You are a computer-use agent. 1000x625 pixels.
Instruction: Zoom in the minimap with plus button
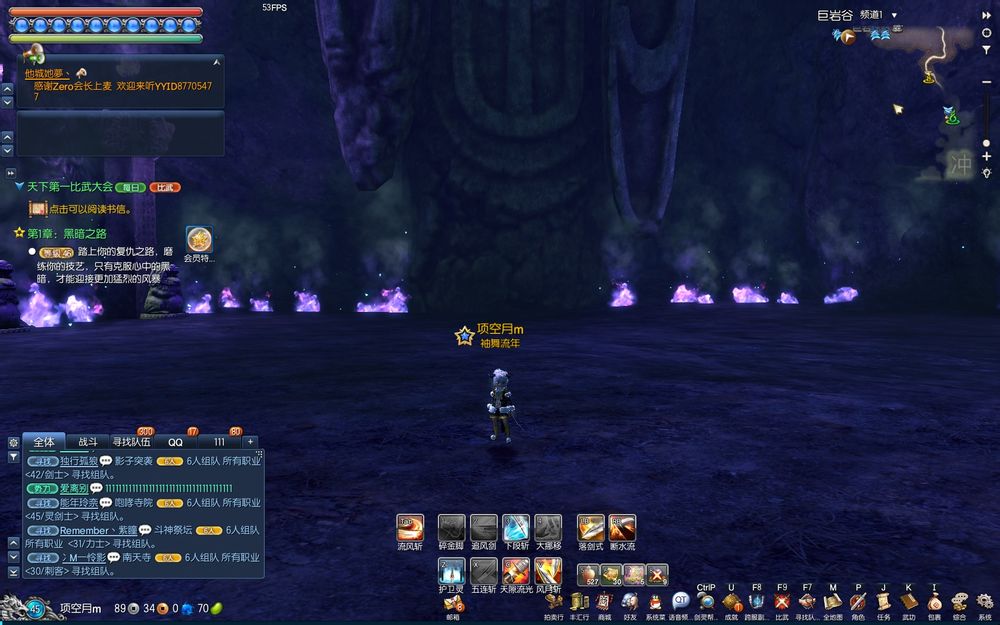[987, 157]
